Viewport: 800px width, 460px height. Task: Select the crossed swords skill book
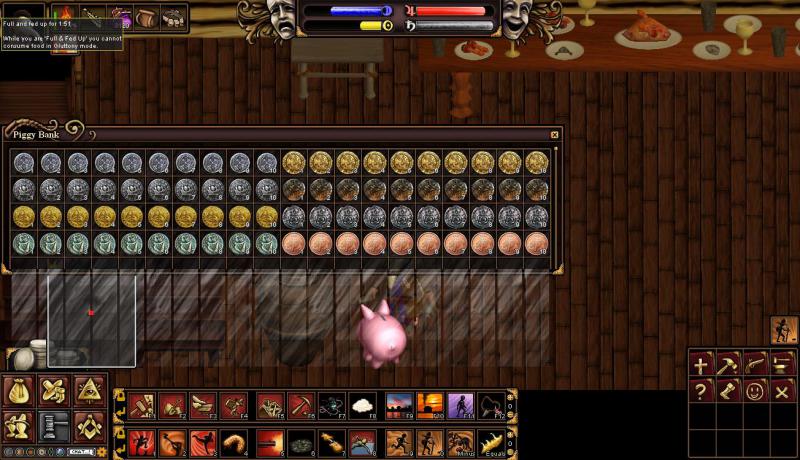pyautogui.click(x=782, y=391)
